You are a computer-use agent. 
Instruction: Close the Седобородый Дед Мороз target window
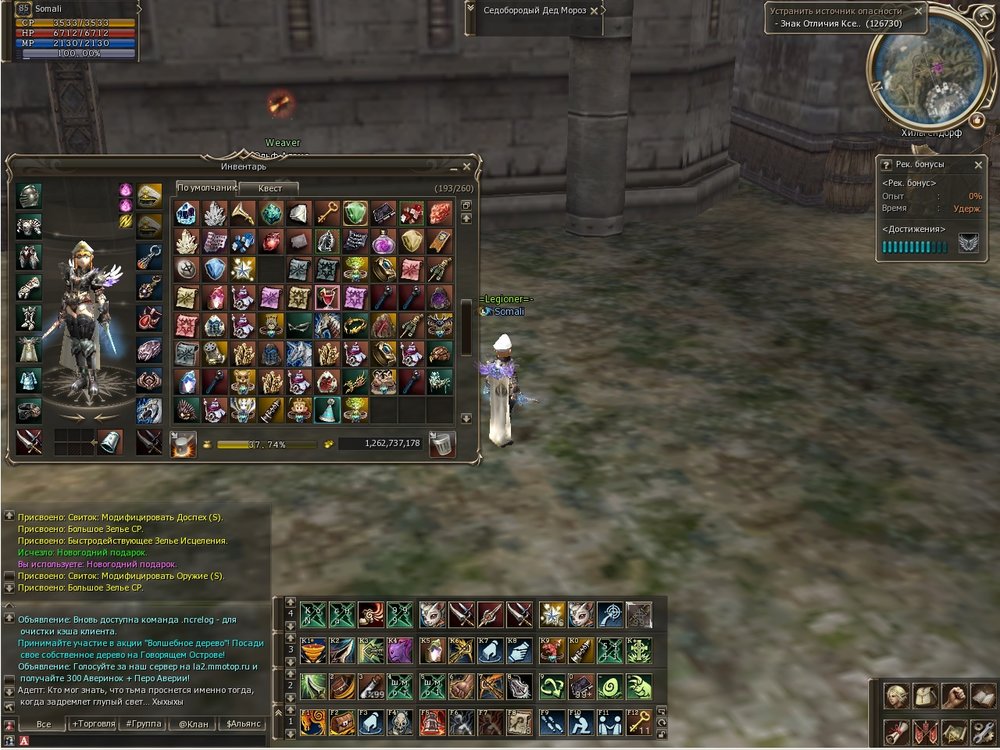(x=595, y=11)
